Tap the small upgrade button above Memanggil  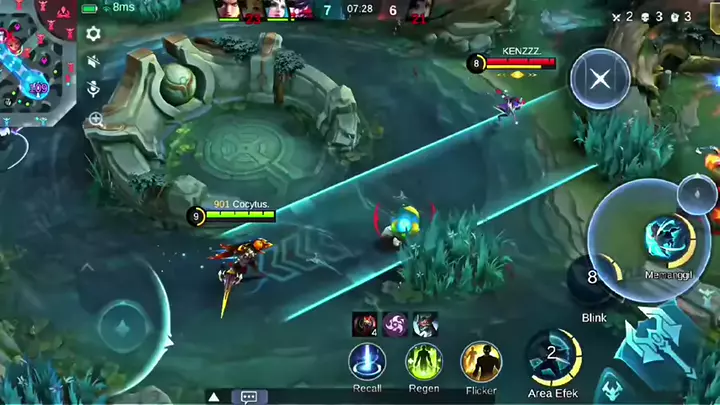(697, 194)
